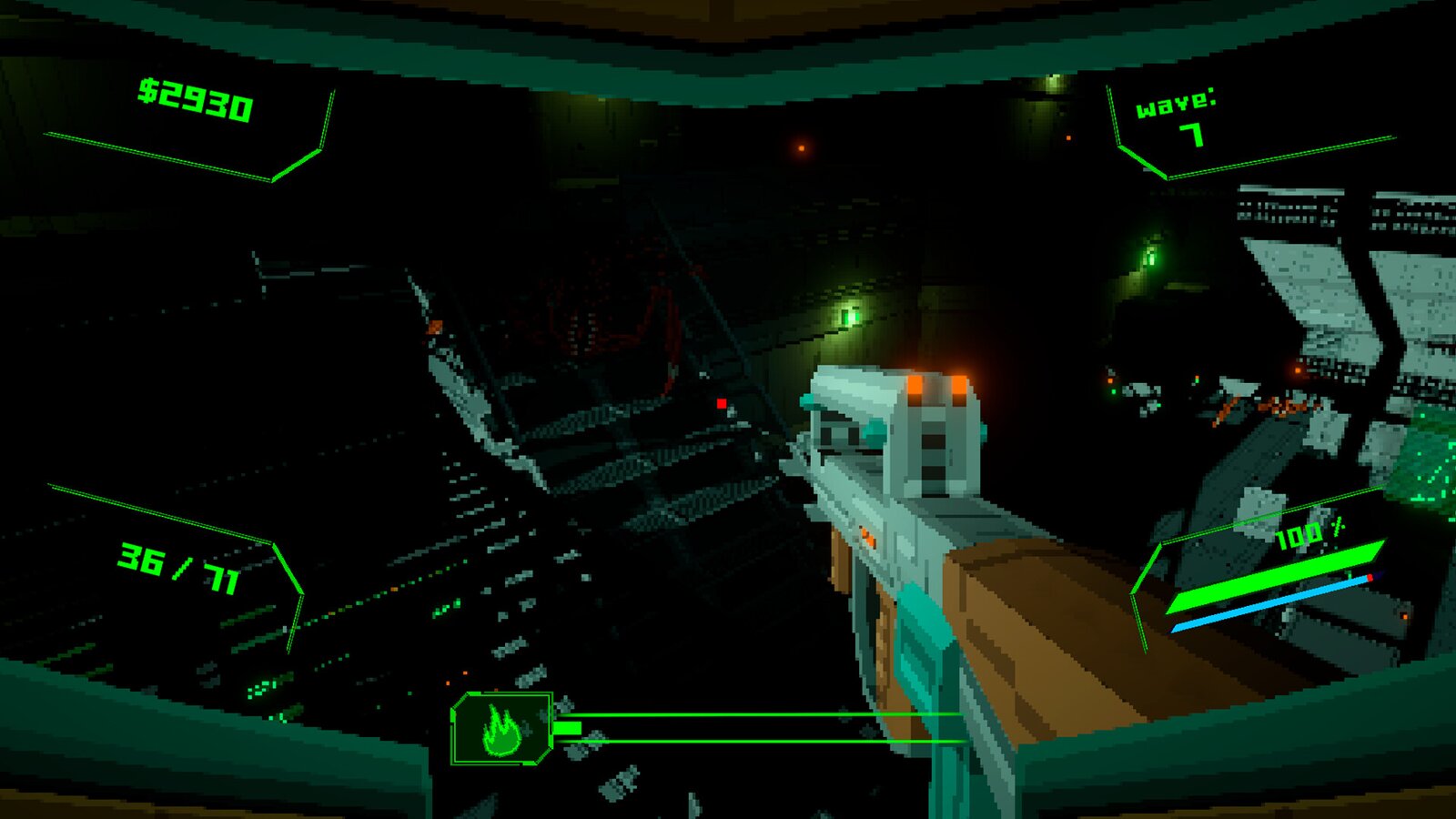Click the wave: 7 counter display
Image resolution: width=1456 pixels, height=819 pixels.
click(1179, 115)
